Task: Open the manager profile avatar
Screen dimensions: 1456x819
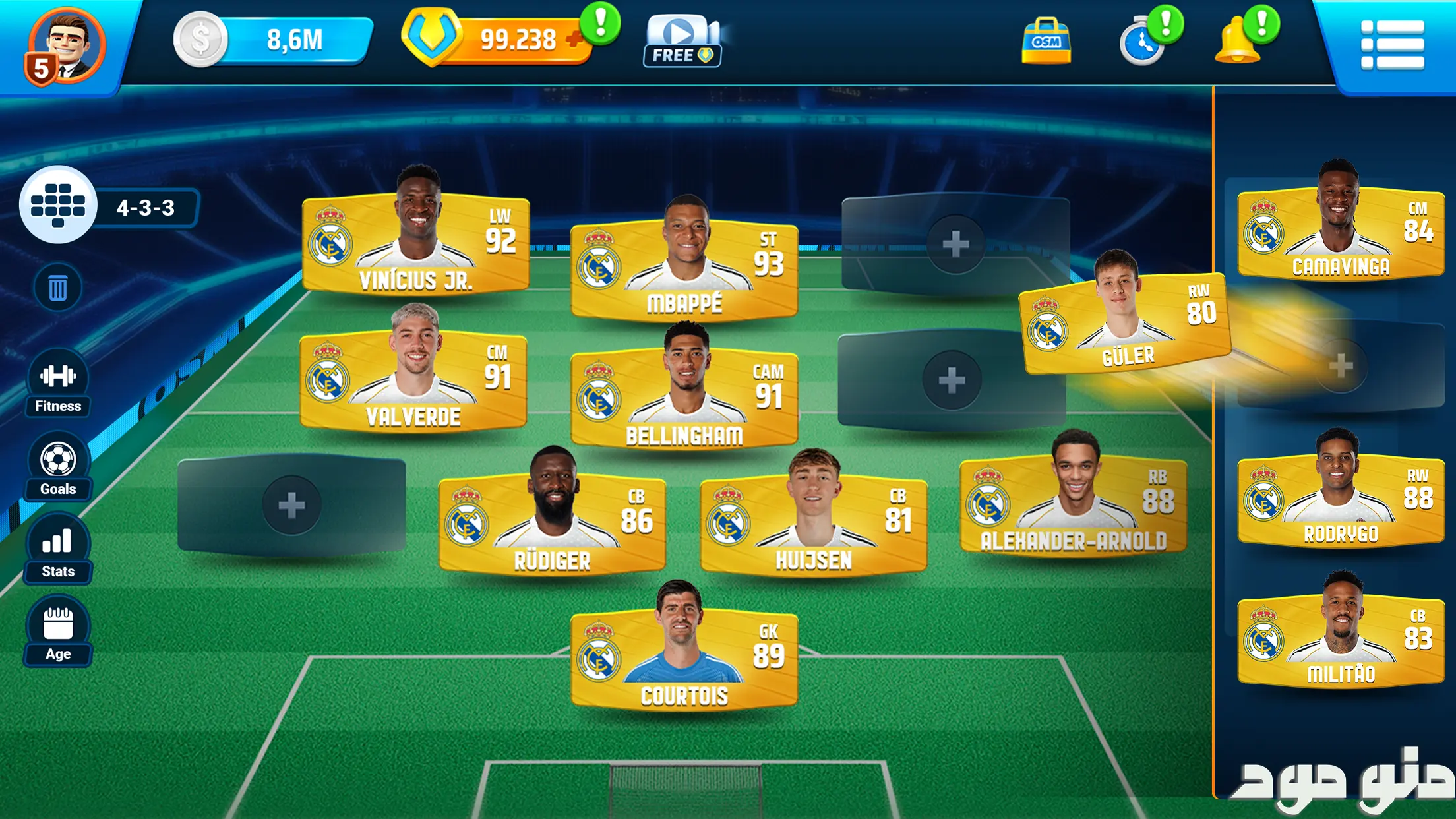Action: tap(66, 46)
